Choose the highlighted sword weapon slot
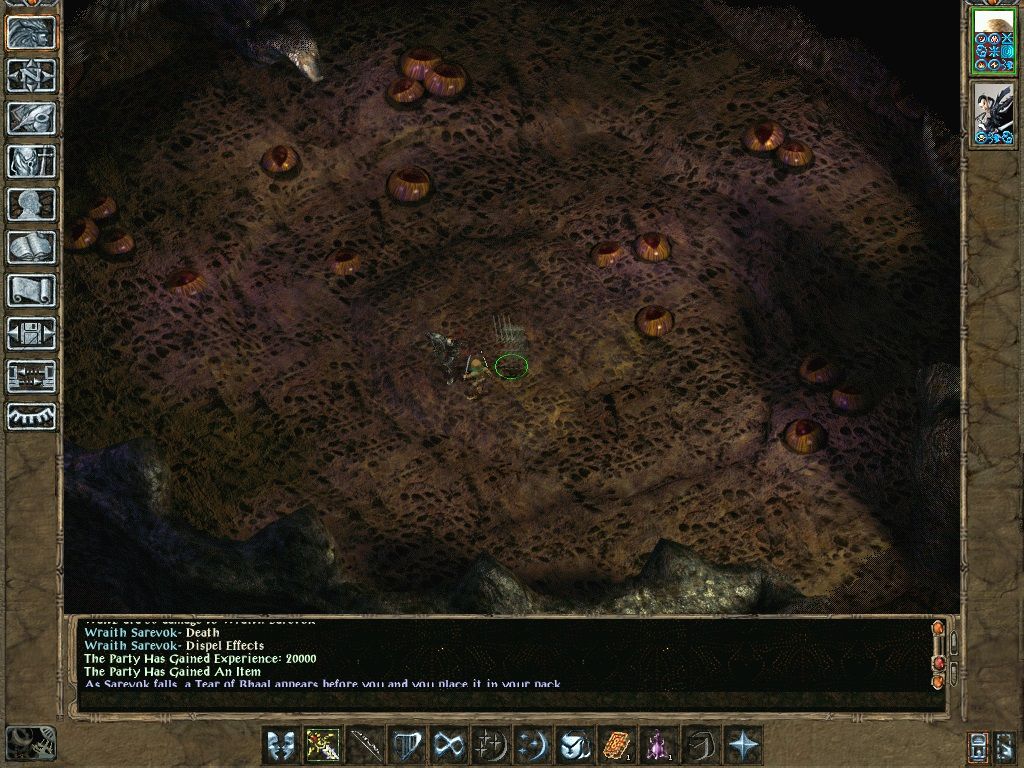1024x768 pixels. [323, 745]
